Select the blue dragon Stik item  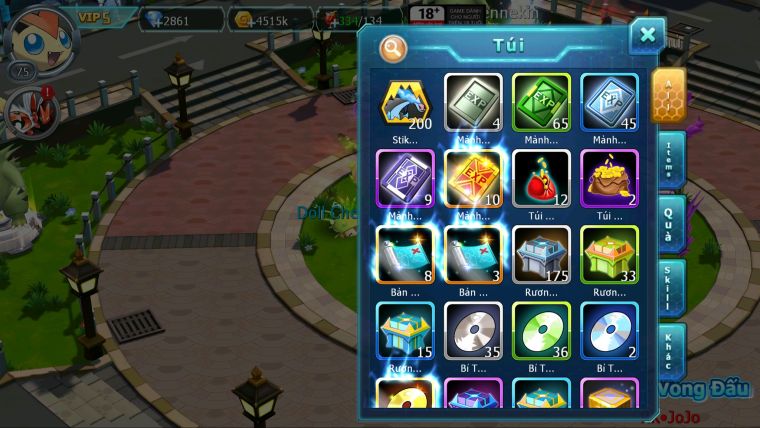[406, 103]
